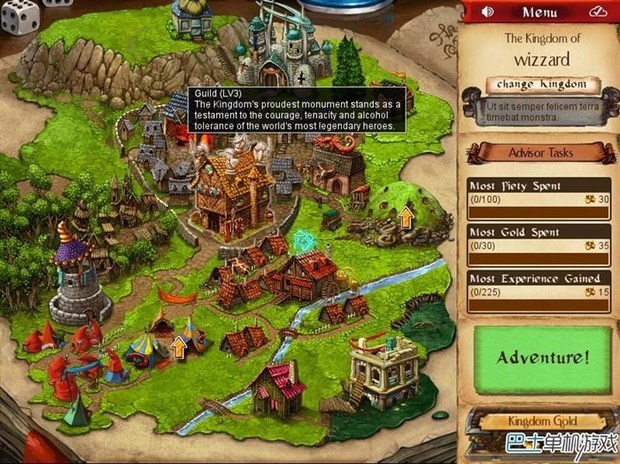Click the cloud sync icon

(x=598, y=12)
